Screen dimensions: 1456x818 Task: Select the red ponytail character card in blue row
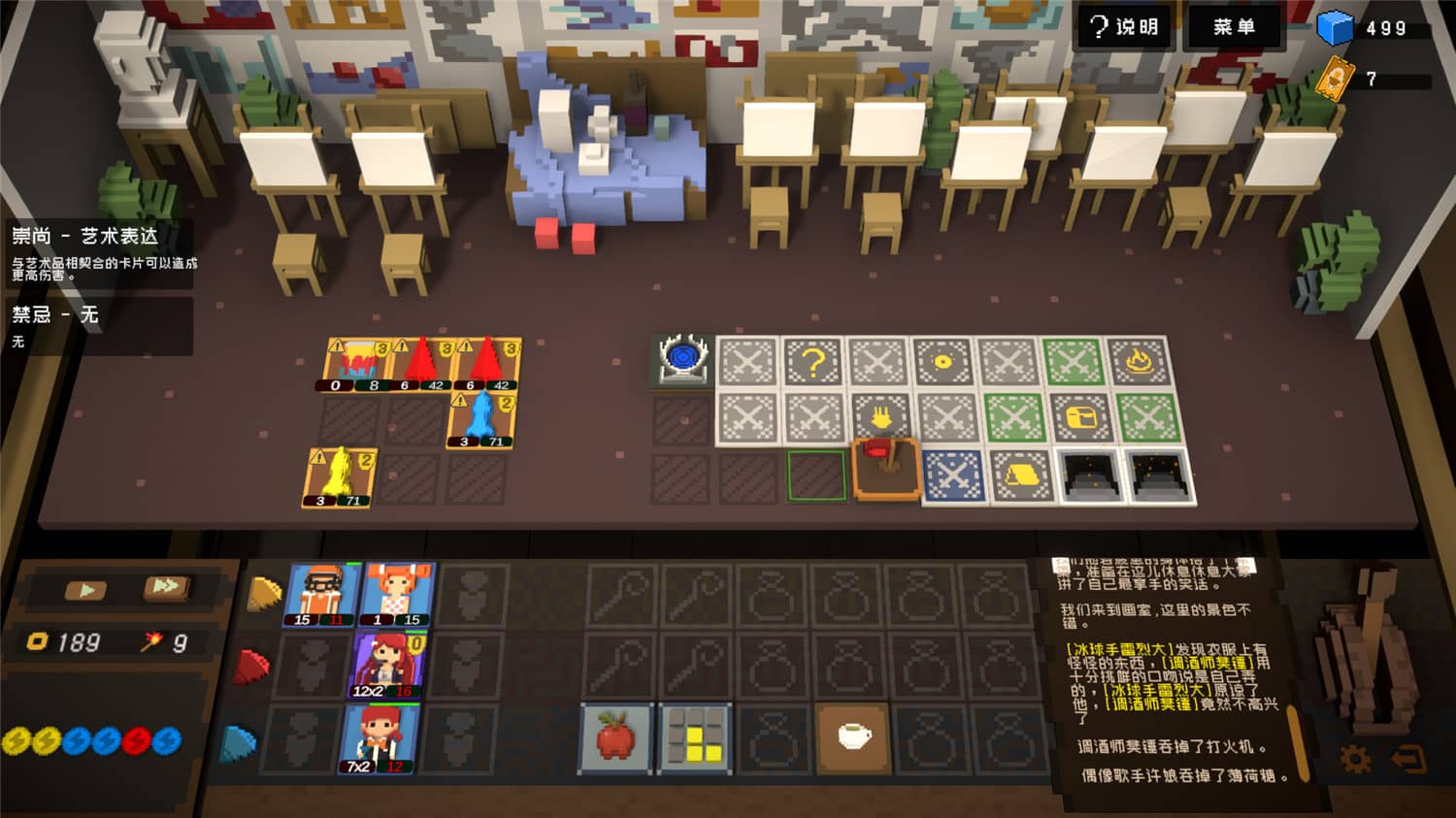pyautogui.click(x=380, y=739)
